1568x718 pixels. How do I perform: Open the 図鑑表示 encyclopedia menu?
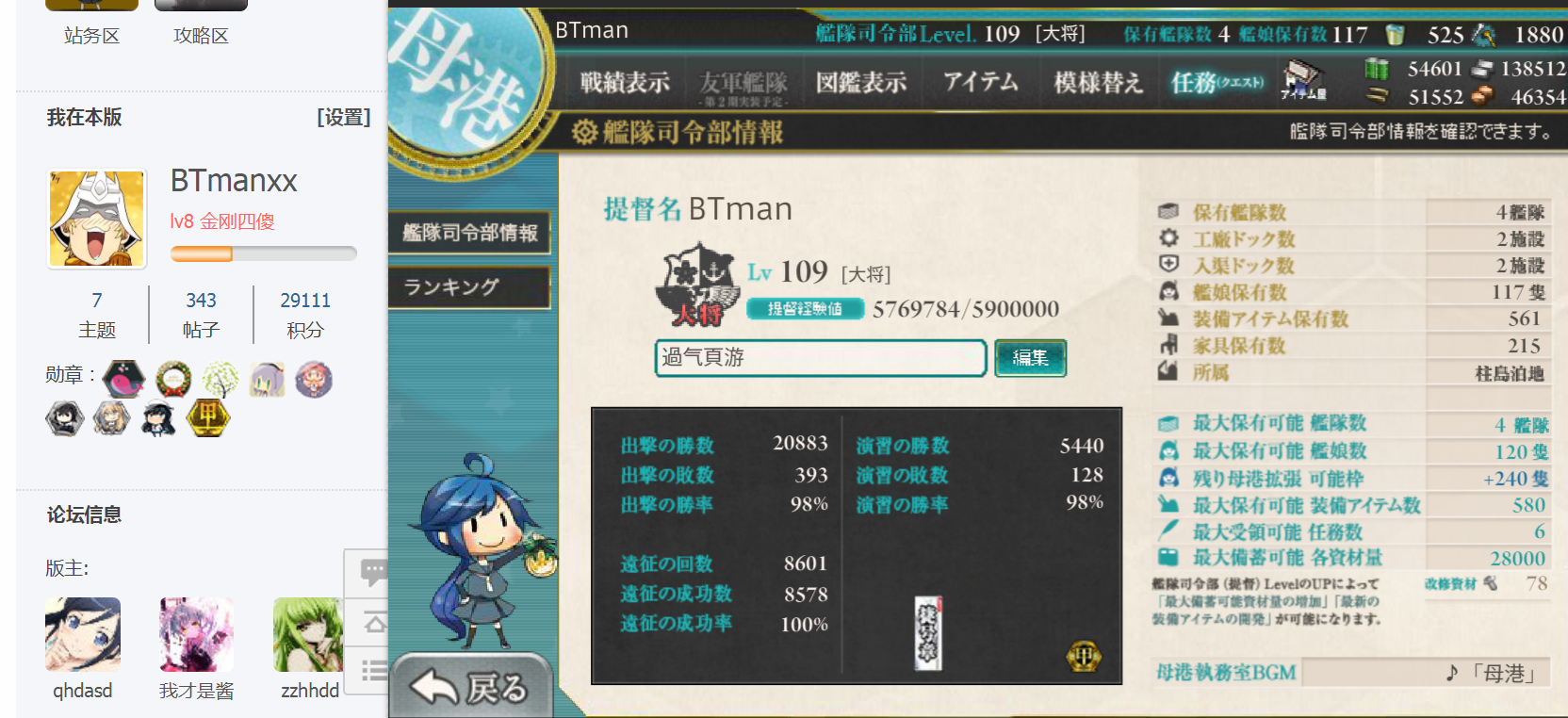[860, 83]
